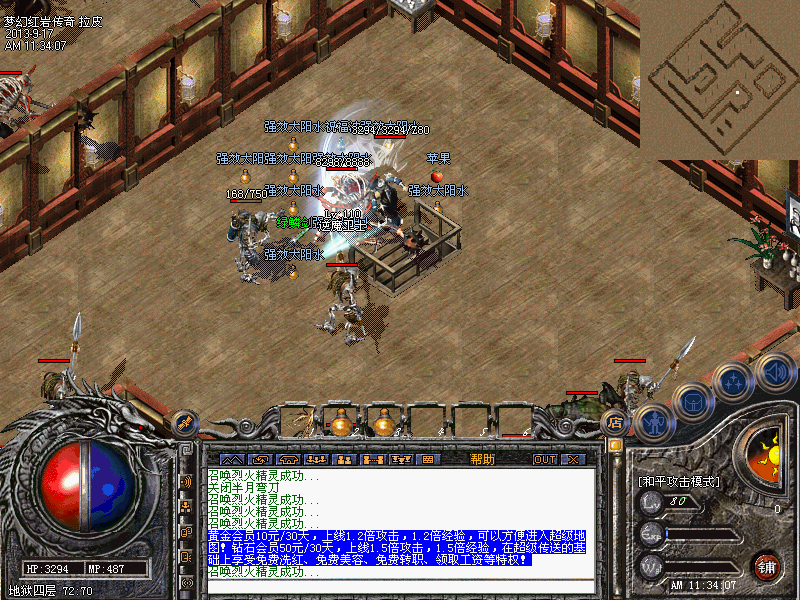Click the satellite icon button by the dragon
This screenshot has width=800, height=600.
[185, 423]
